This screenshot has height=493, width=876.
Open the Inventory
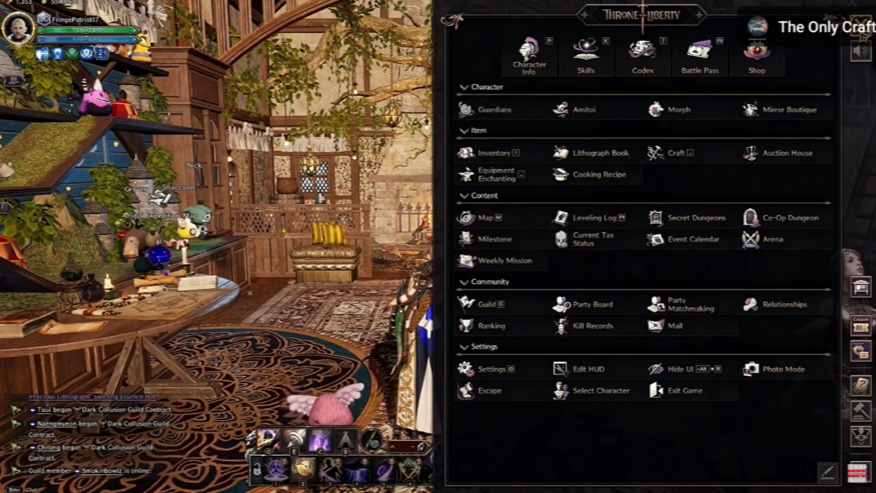(489, 153)
